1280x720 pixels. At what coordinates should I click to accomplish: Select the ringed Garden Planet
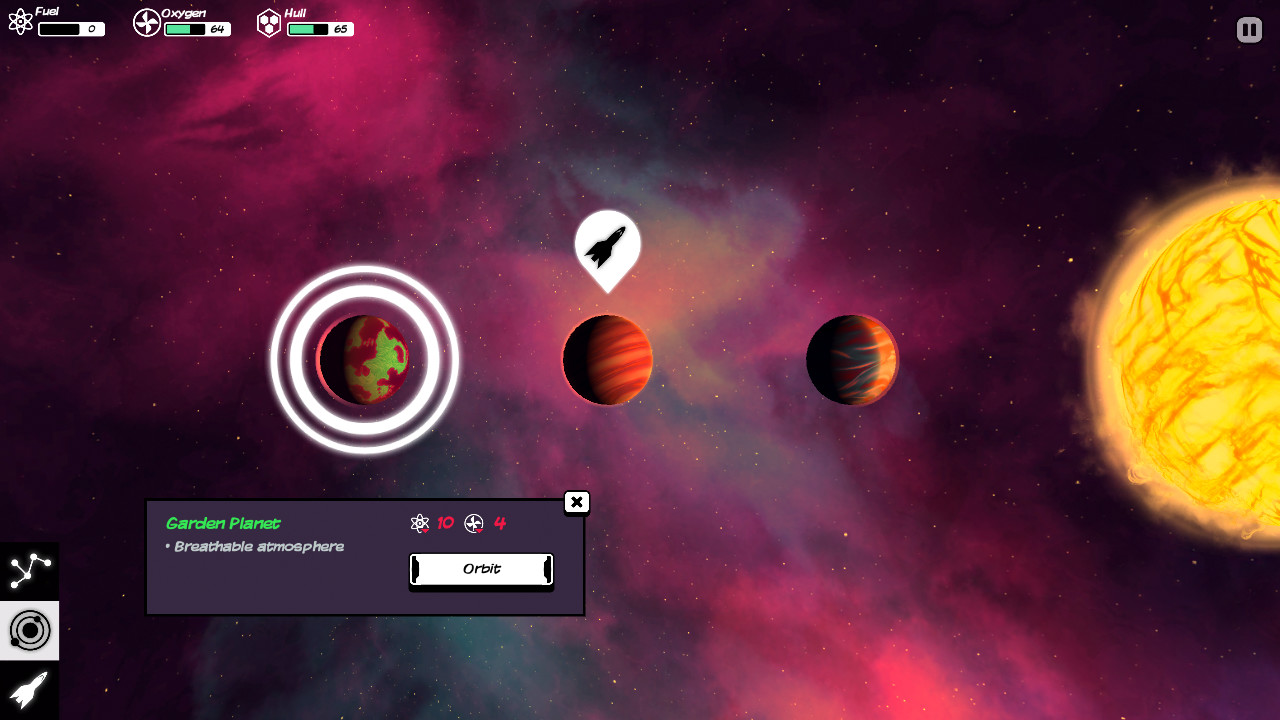click(364, 359)
